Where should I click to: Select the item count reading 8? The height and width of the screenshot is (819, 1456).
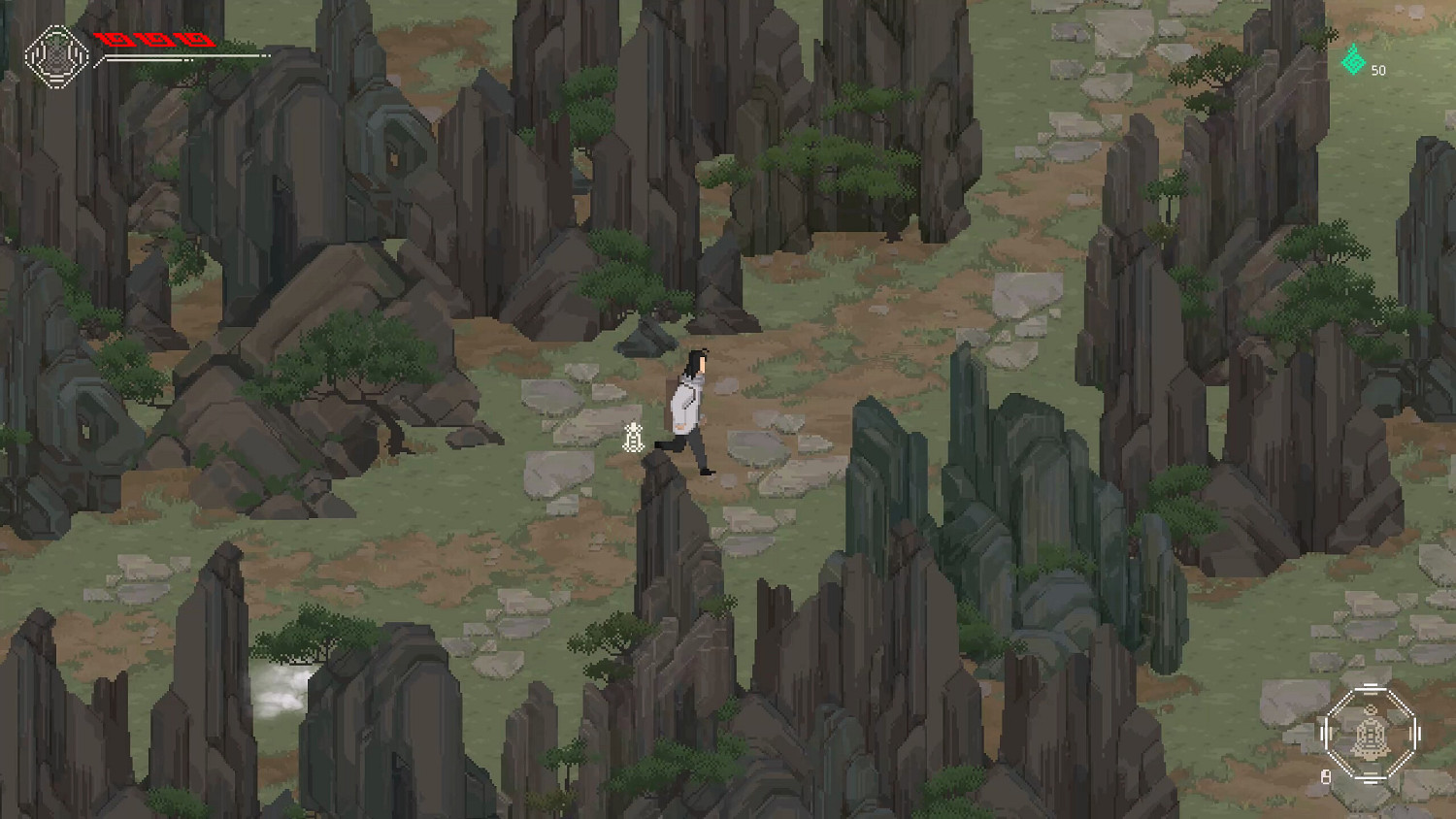click(1326, 775)
